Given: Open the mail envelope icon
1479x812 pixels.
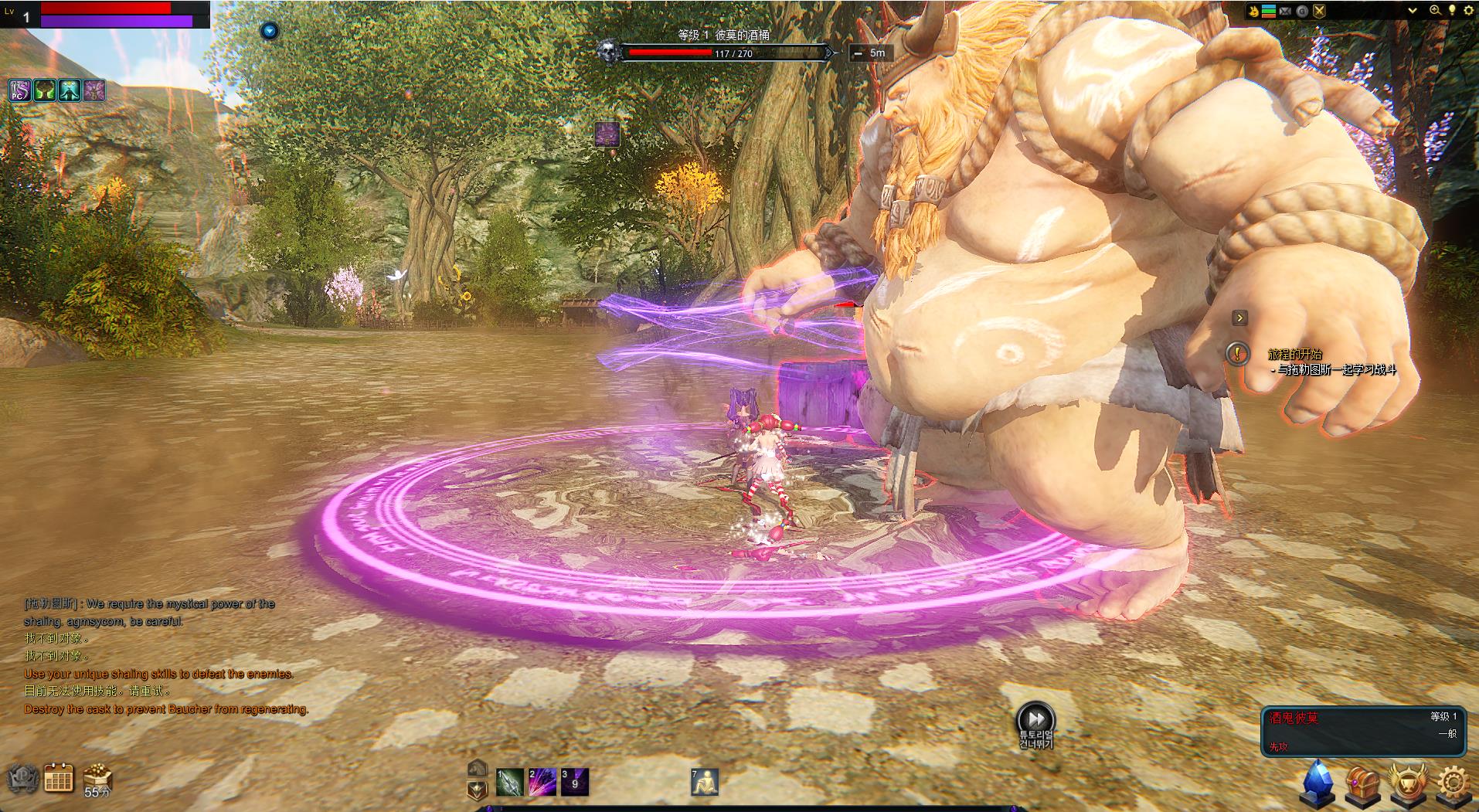Looking at the screenshot, I should tap(1286, 11).
